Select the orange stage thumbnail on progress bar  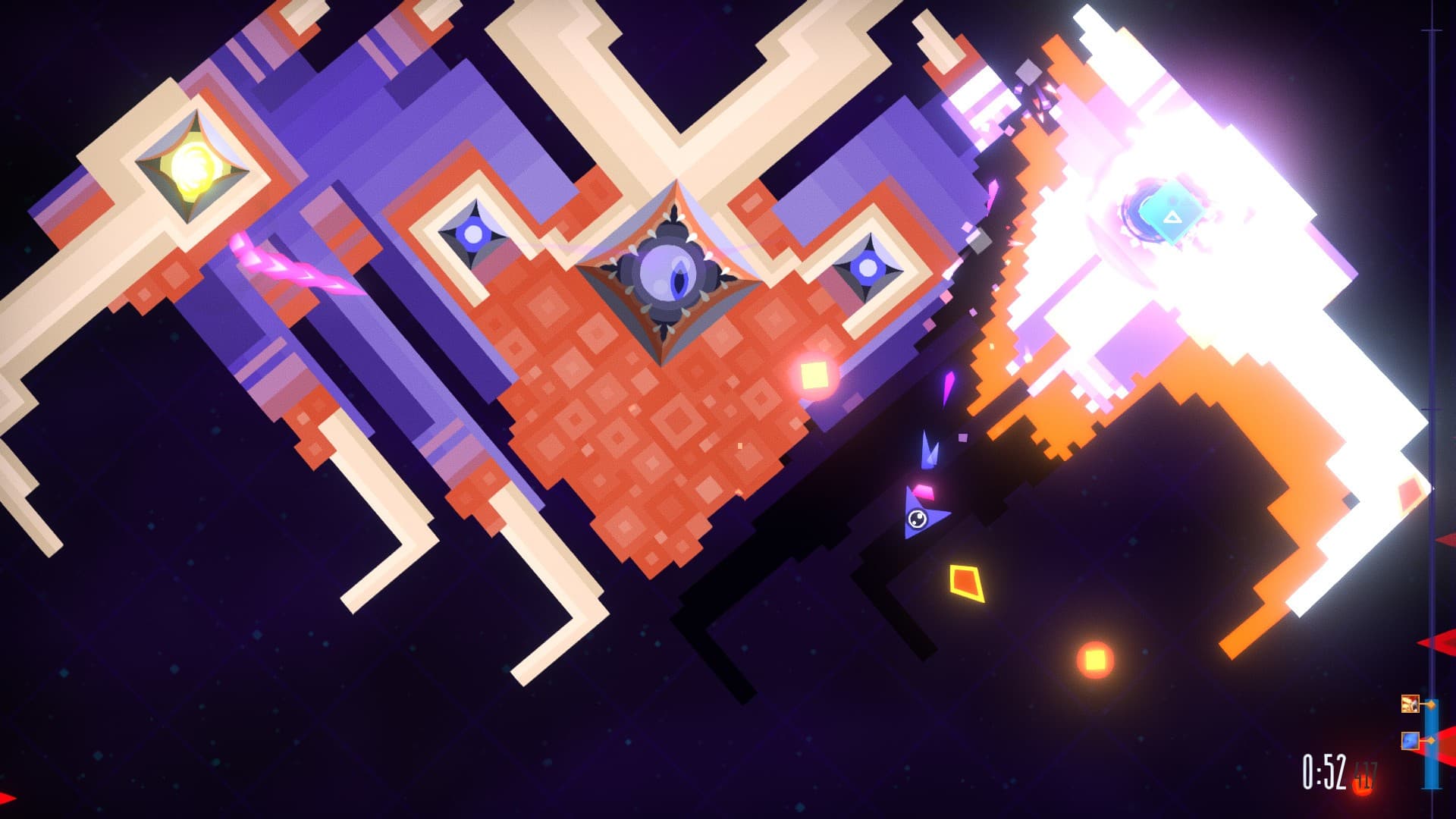(1410, 704)
